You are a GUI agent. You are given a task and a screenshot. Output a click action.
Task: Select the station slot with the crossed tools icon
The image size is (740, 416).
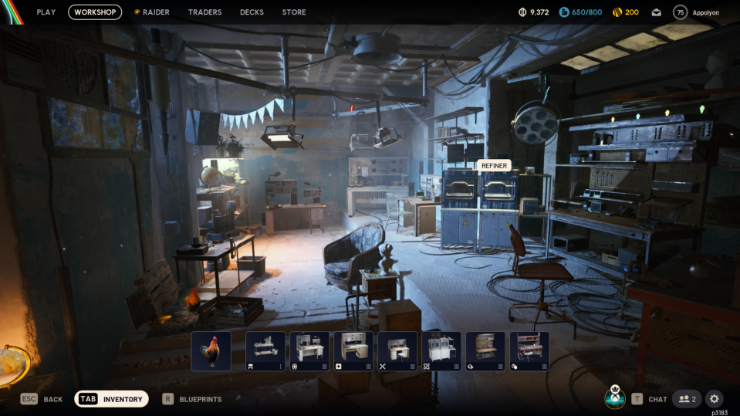(397, 351)
